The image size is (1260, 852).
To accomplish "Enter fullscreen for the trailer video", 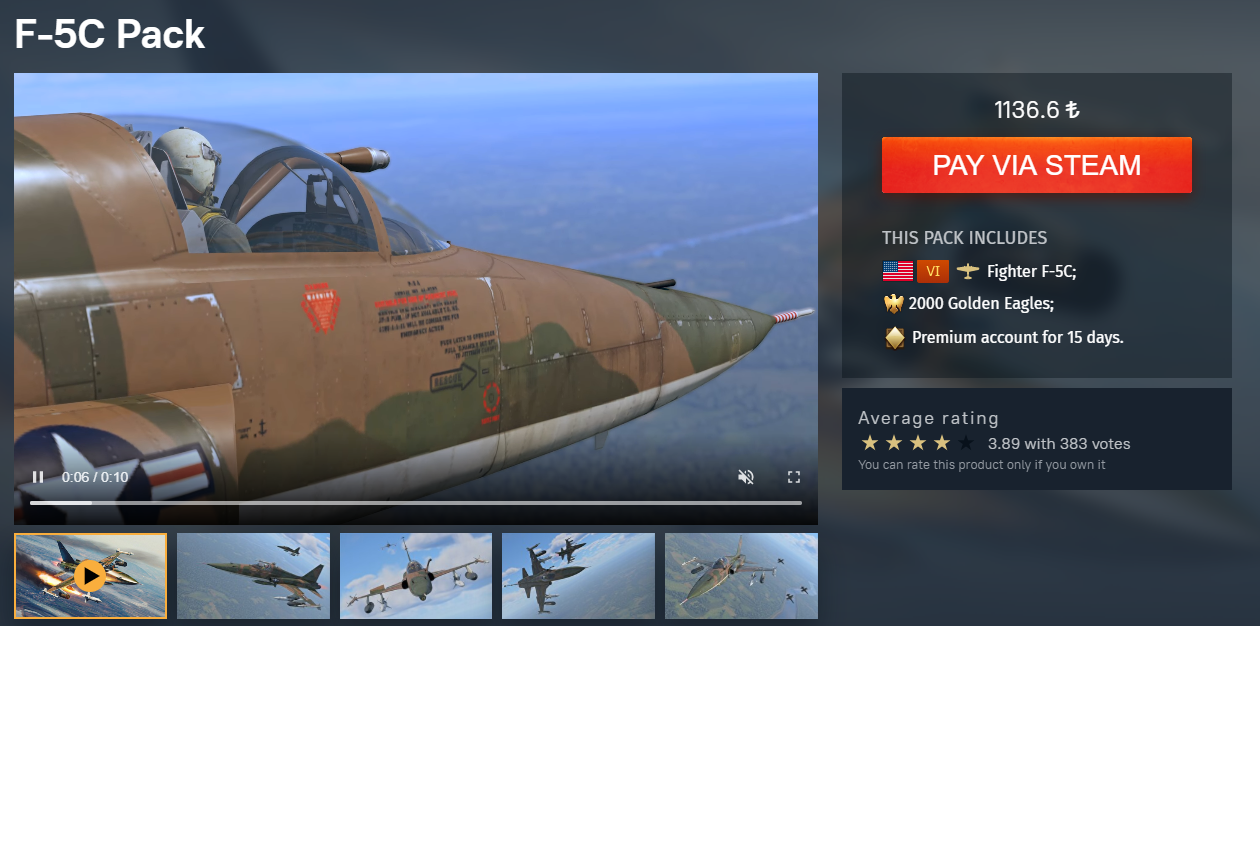I will (794, 477).
